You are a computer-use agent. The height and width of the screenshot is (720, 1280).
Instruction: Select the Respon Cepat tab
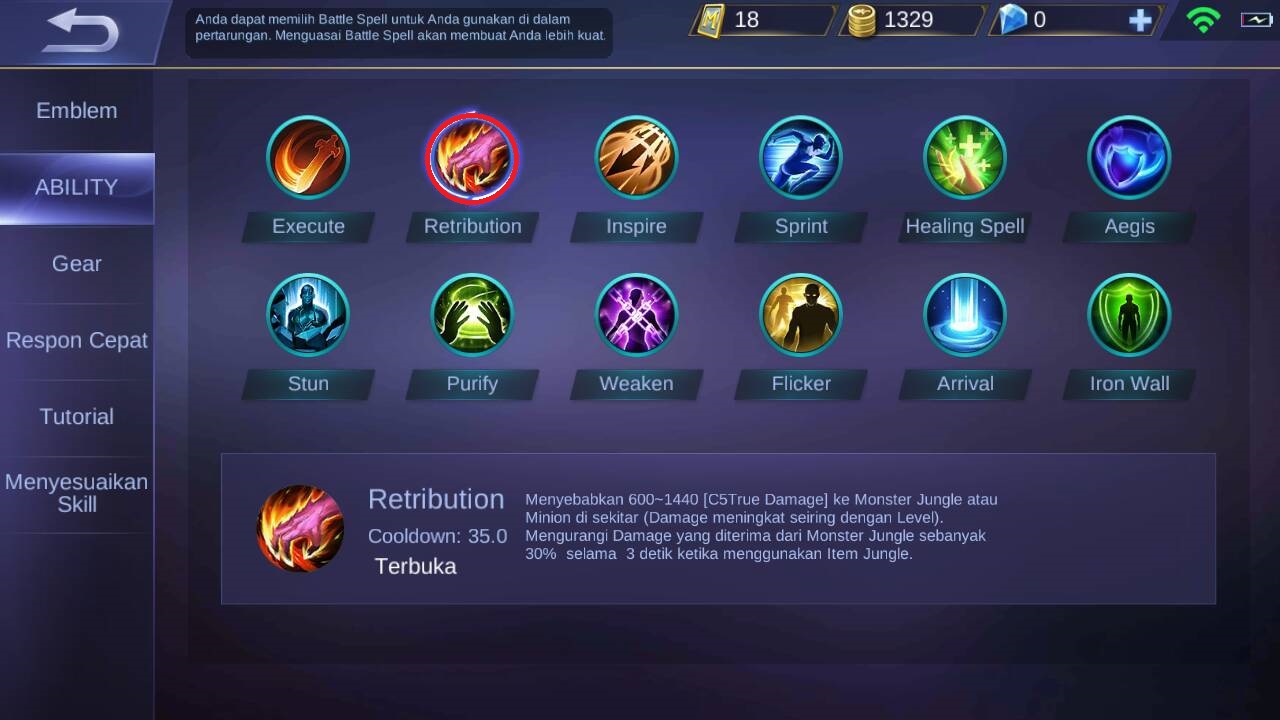(x=77, y=340)
